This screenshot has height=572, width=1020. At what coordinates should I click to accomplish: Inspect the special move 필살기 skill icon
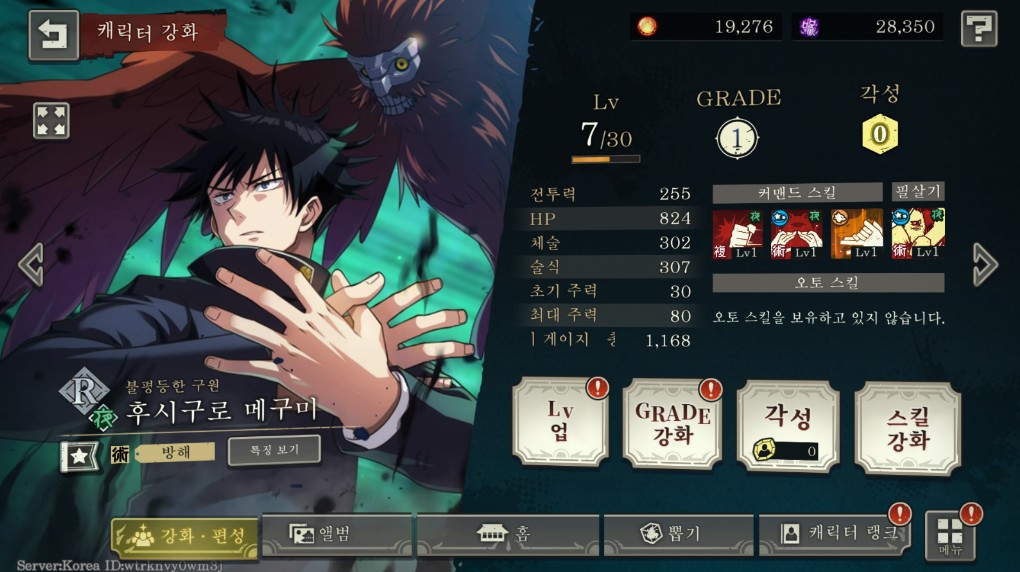[918, 233]
